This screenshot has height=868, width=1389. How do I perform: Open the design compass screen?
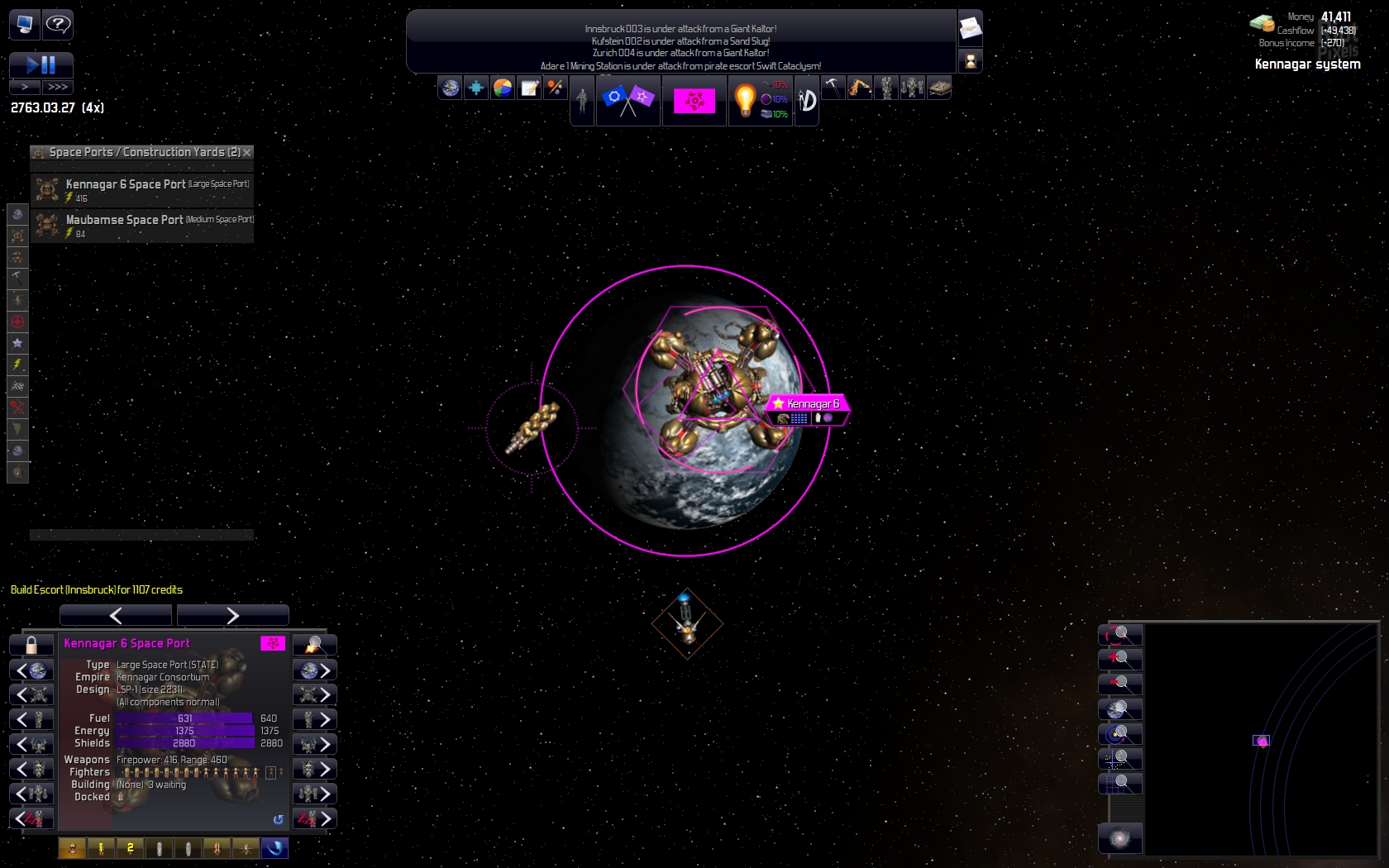(x=807, y=101)
